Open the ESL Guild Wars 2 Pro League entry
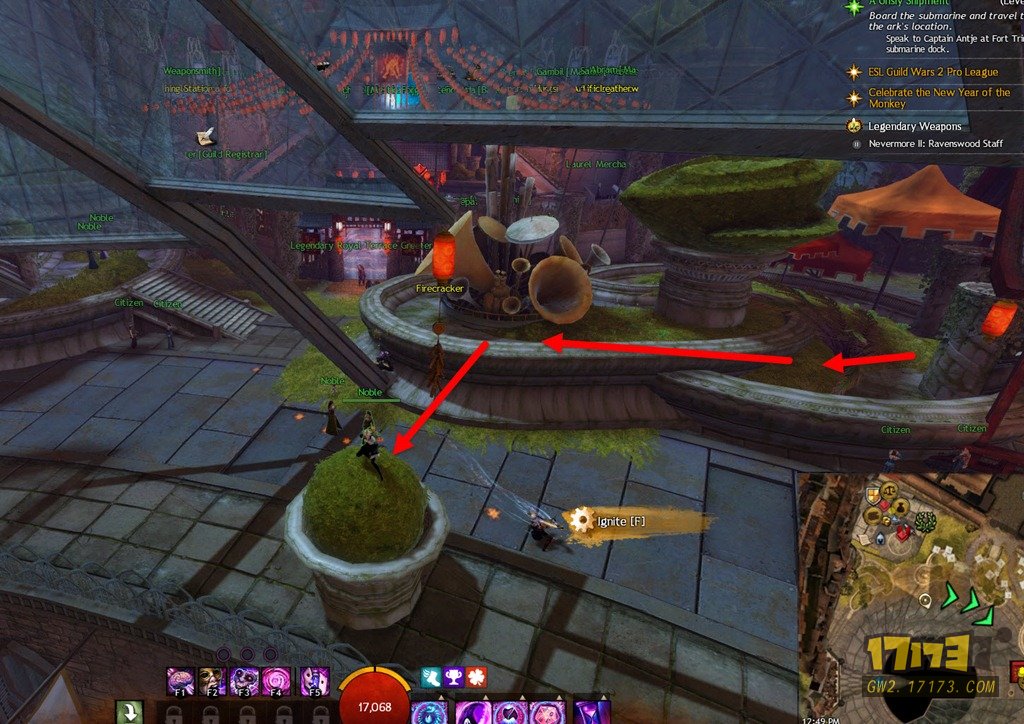 click(933, 73)
